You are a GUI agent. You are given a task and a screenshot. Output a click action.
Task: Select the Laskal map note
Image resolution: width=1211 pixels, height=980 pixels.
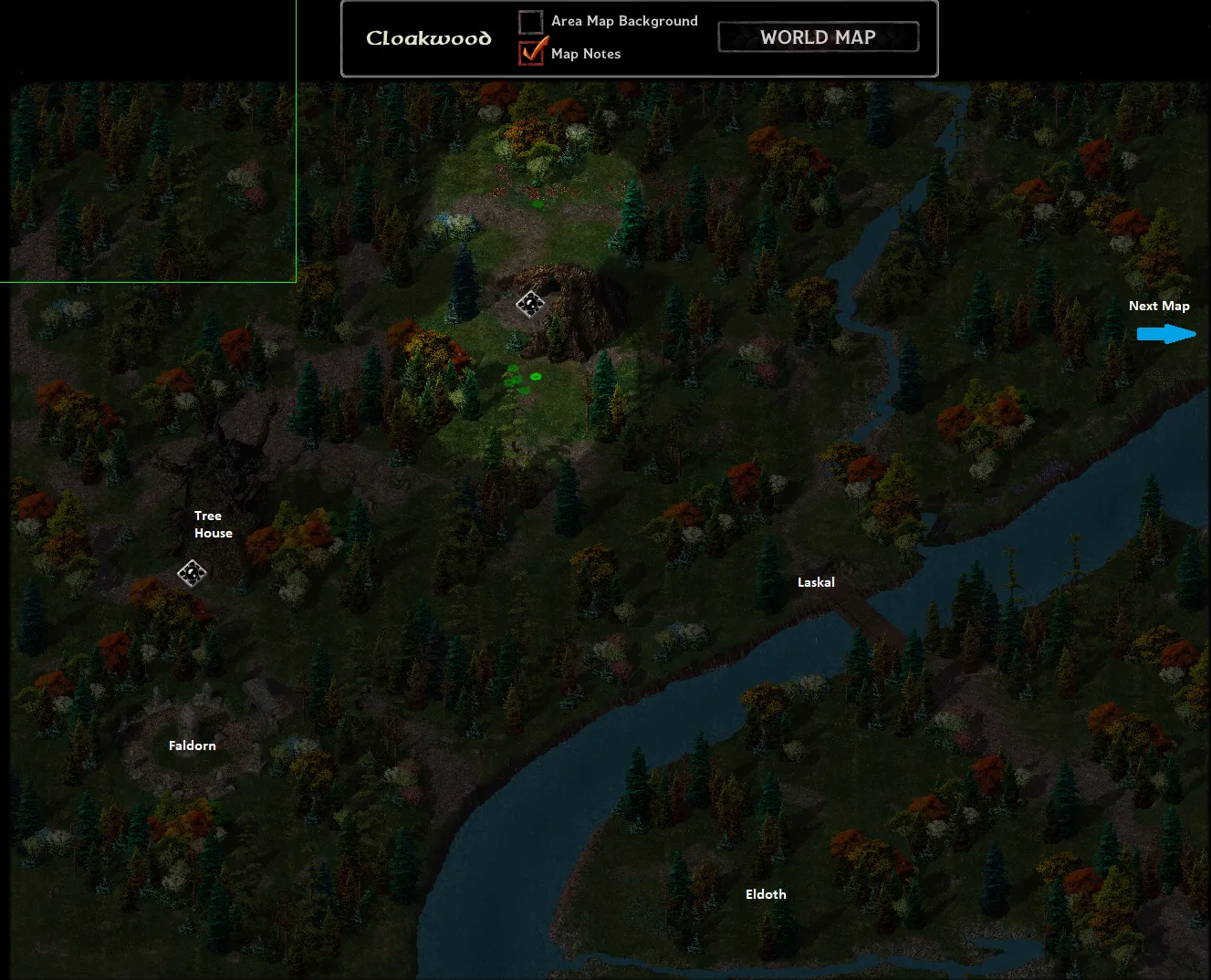click(816, 582)
